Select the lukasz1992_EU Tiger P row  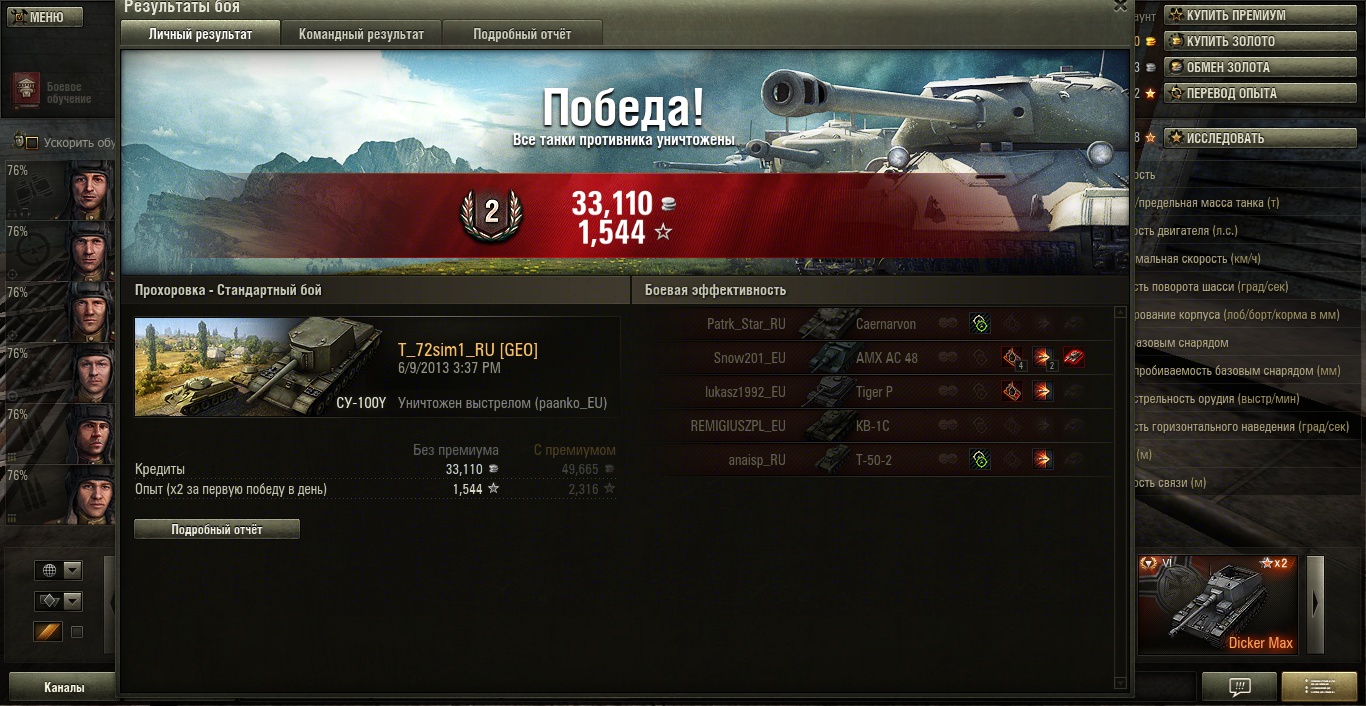pos(875,392)
